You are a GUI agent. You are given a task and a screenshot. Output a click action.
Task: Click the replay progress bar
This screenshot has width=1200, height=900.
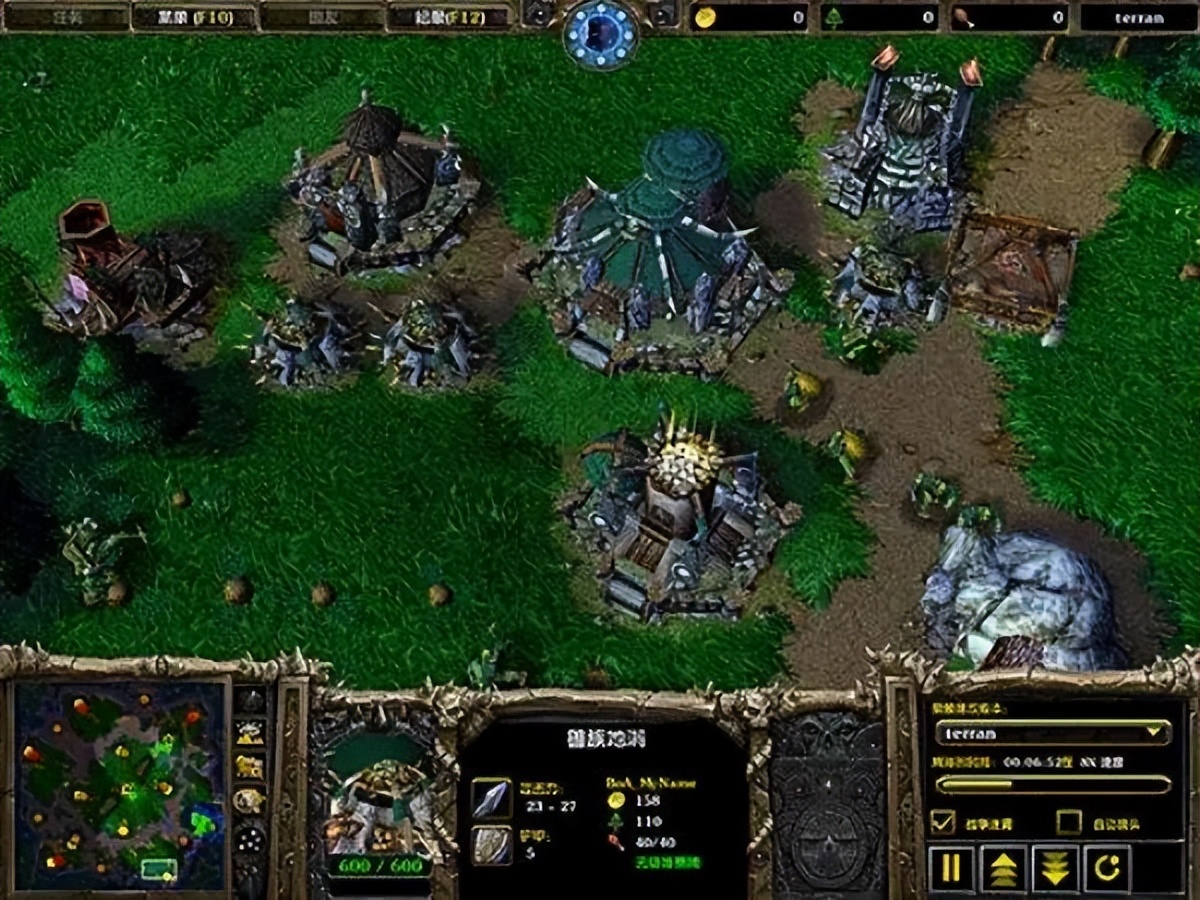point(1054,785)
